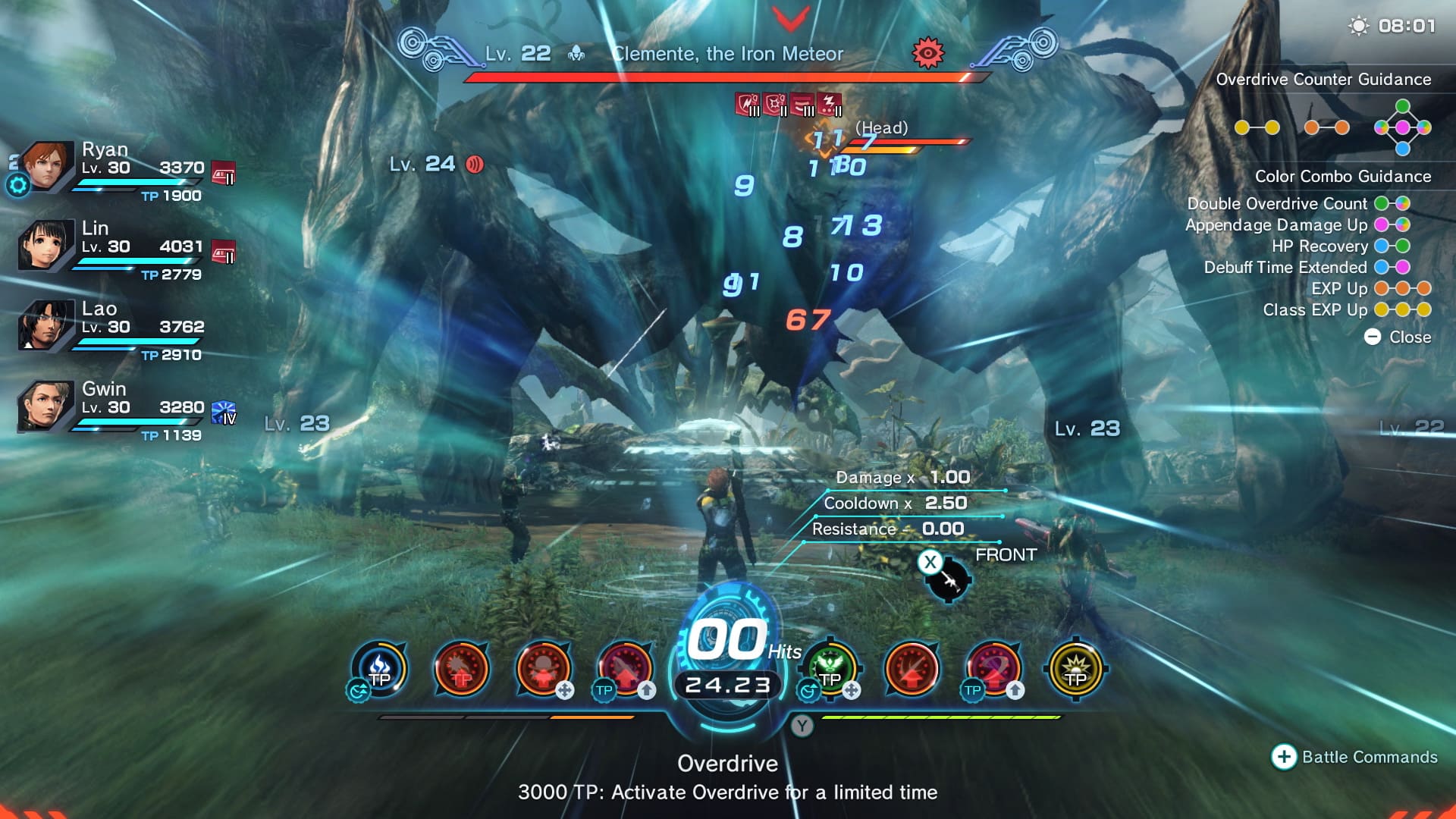
Task: Click the red eye aggro icon on enemy bar
Action: [x=927, y=53]
